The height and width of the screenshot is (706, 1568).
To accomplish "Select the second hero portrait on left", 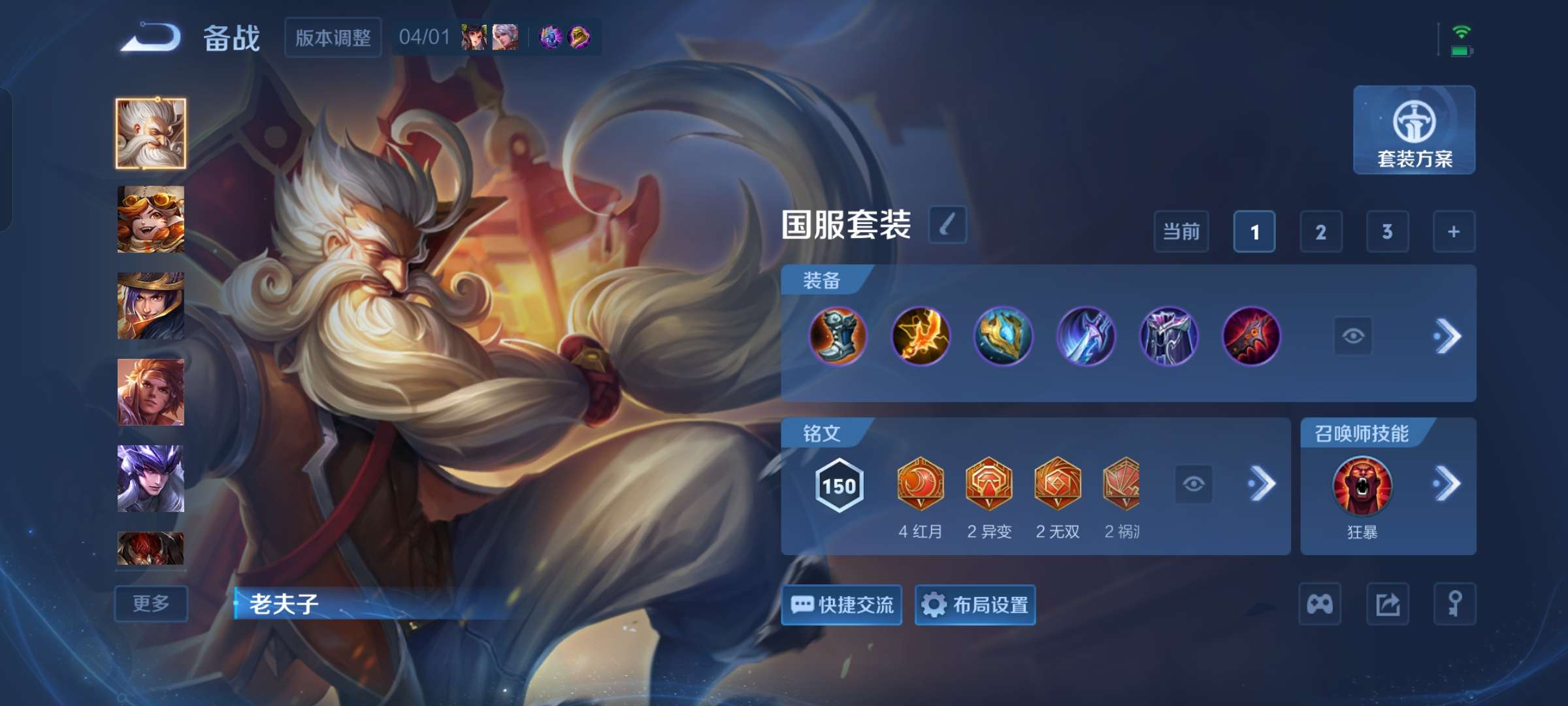I will [x=150, y=219].
